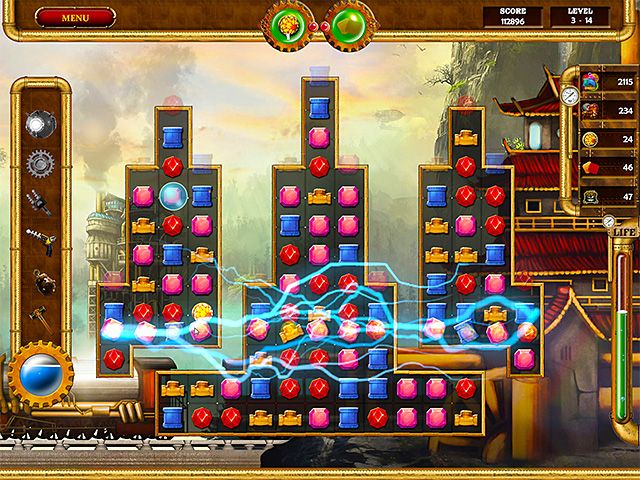
Task: Select the round silver bomb tool
Action: pyautogui.click(x=39, y=123)
